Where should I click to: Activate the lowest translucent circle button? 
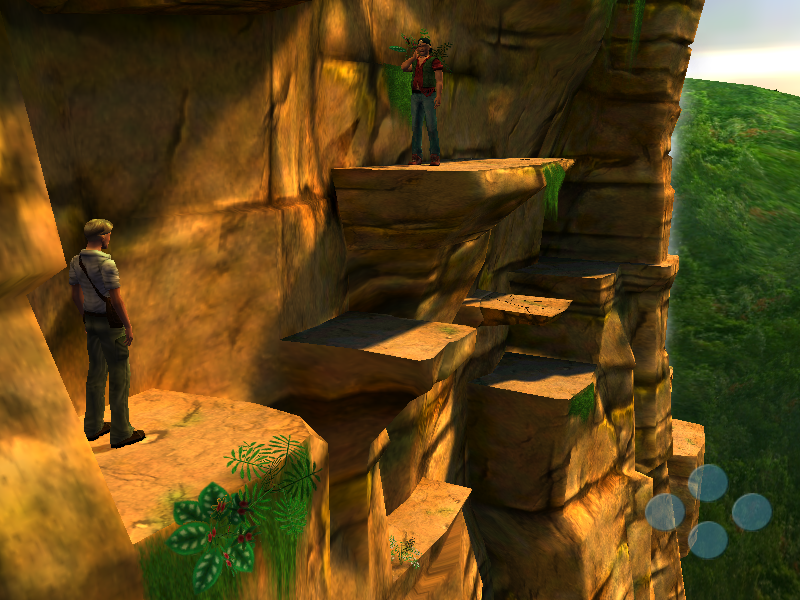click(x=708, y=540)
